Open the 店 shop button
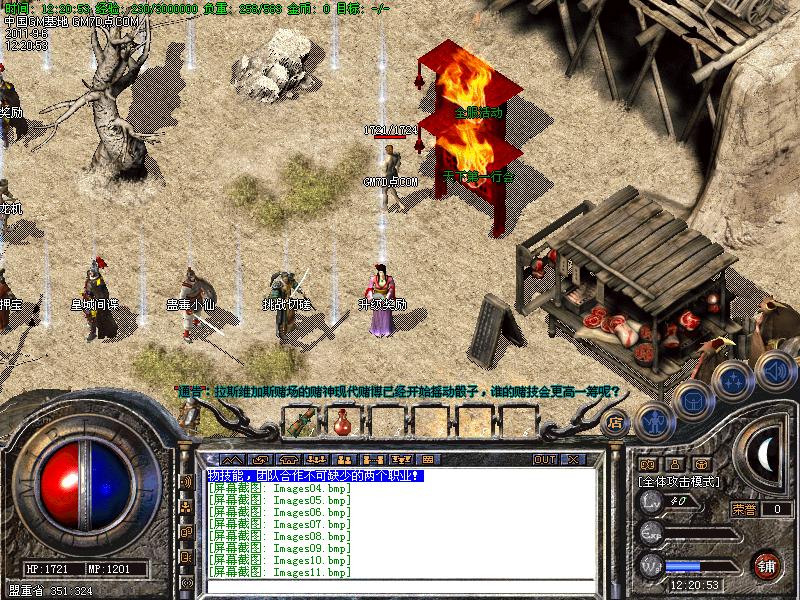The image size is (800, 600). pos(616,421)
